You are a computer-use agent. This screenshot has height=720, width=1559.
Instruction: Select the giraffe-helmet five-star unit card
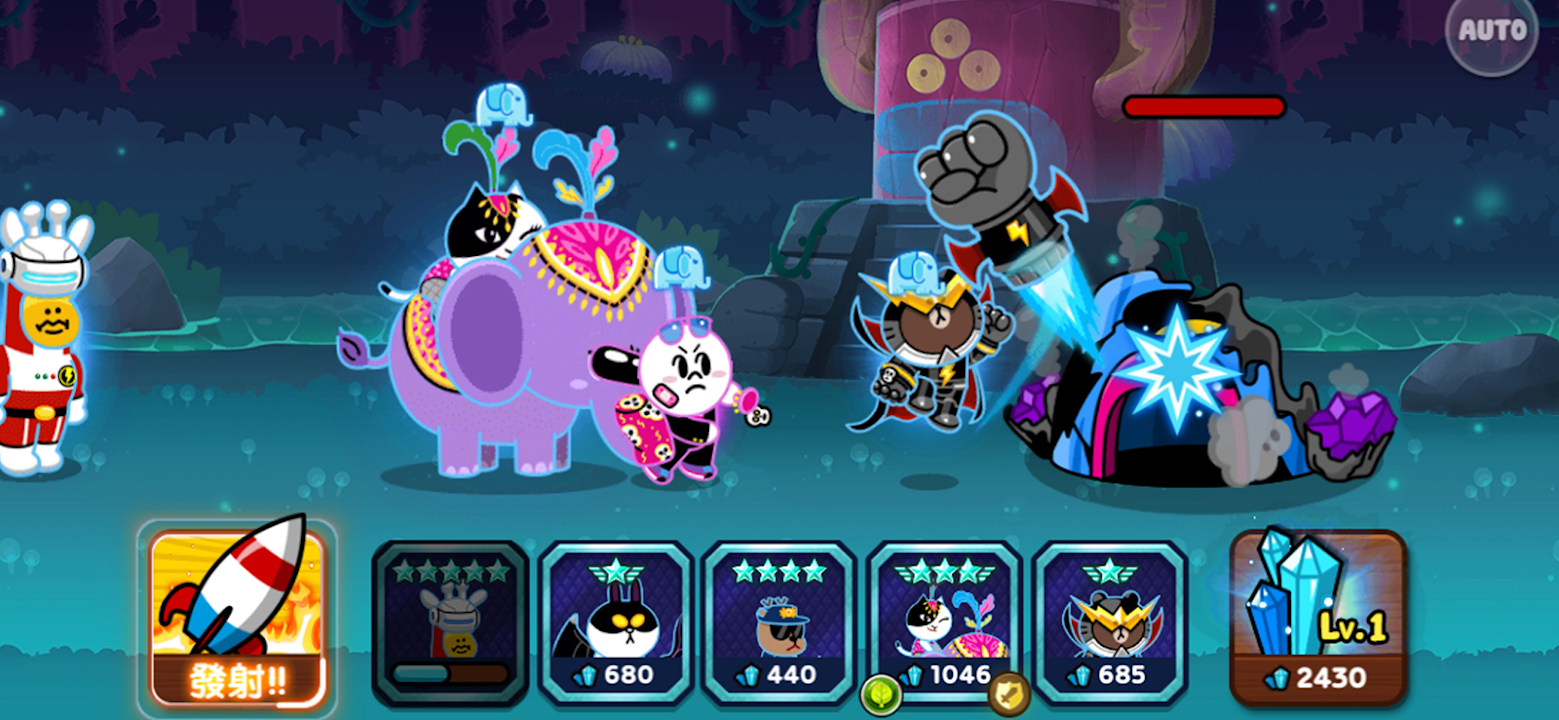point(450,622)
